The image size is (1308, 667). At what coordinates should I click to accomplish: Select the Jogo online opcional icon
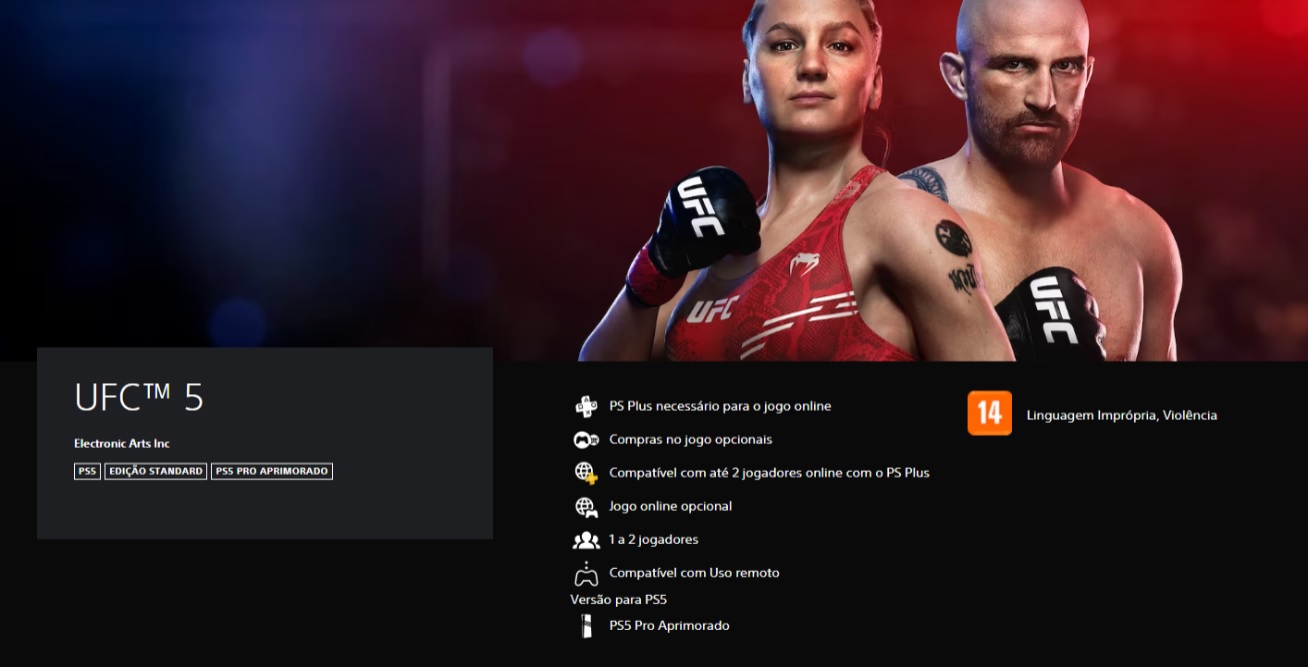(585, 507)
